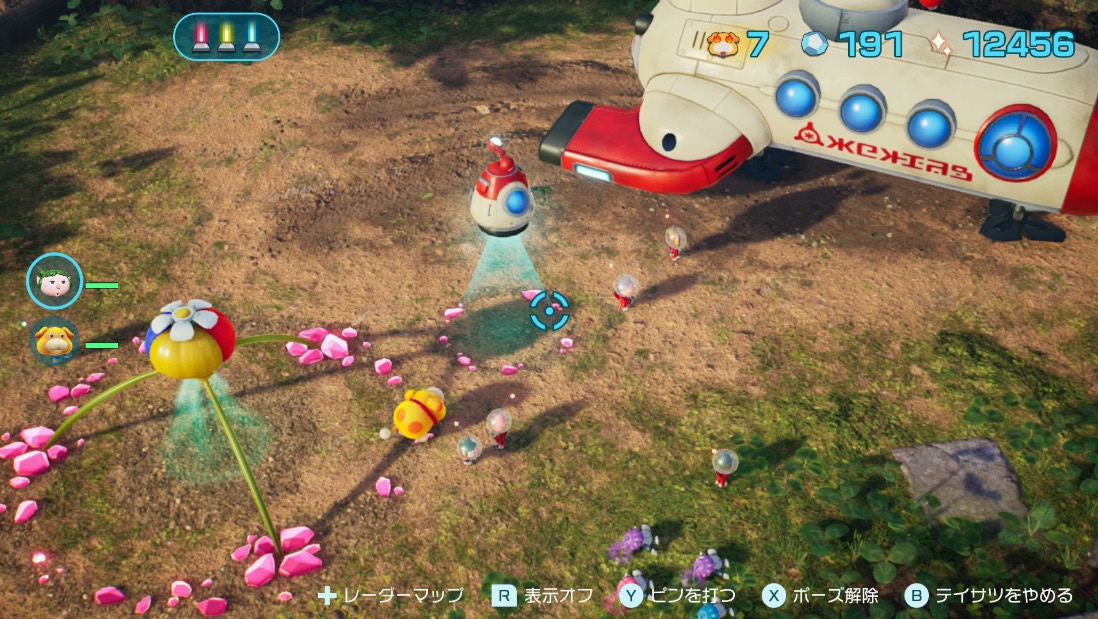Click the three colored lights indicator
Viewport: 1098px width, 619px height.
coord(226,37)
